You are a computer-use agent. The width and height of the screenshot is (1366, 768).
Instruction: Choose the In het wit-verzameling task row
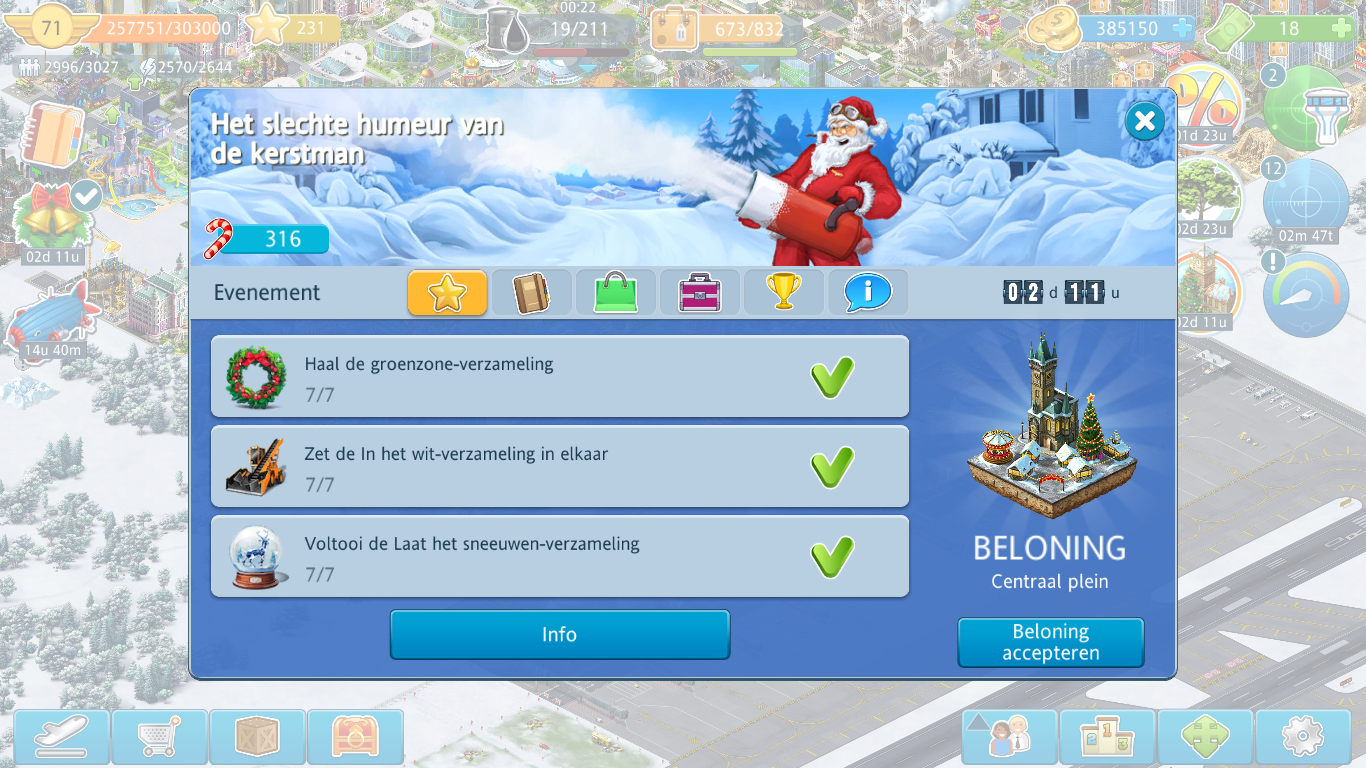pos(559,467)
